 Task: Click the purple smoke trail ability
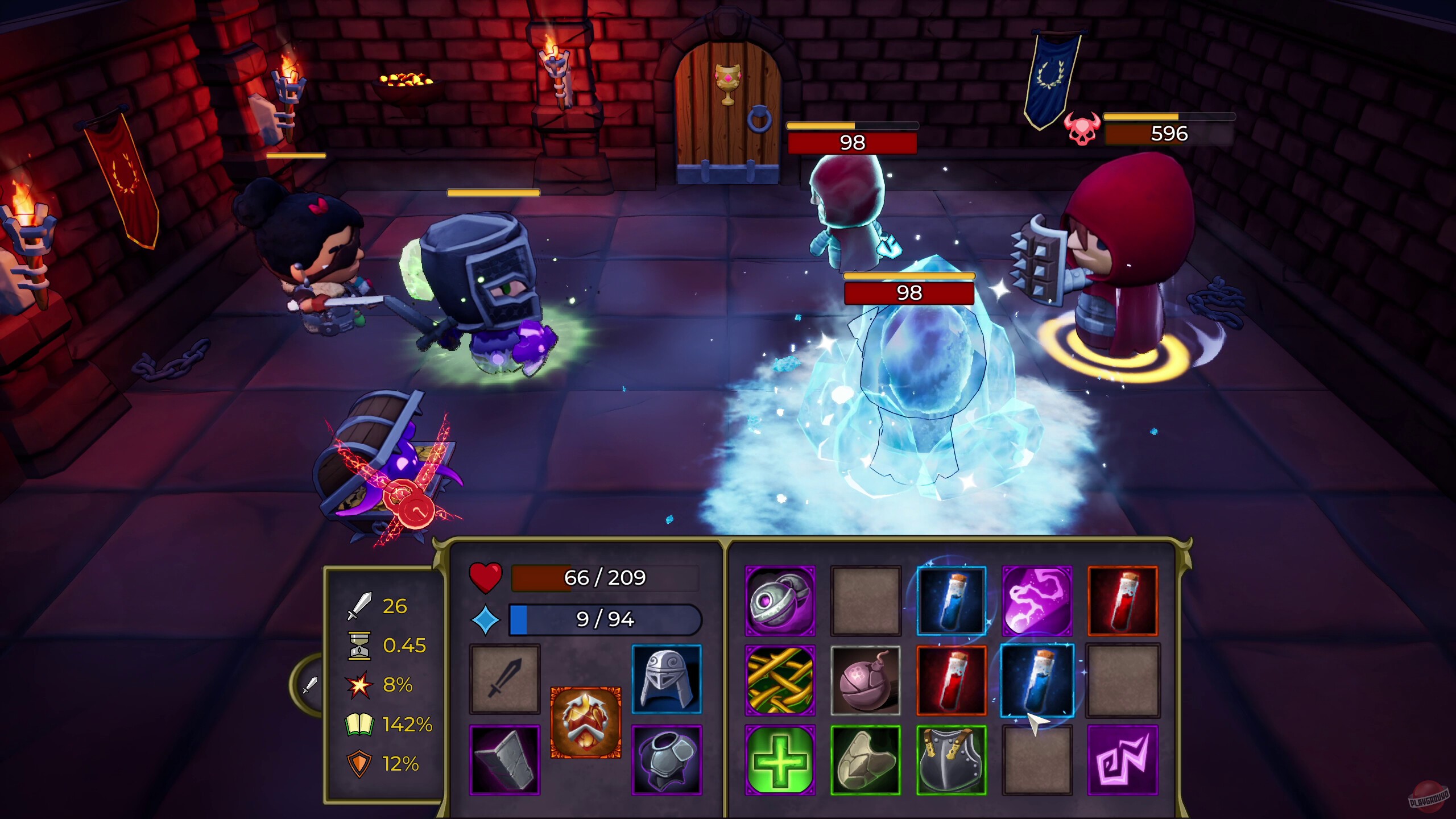pyautogui.click(x=1039, y=601)
